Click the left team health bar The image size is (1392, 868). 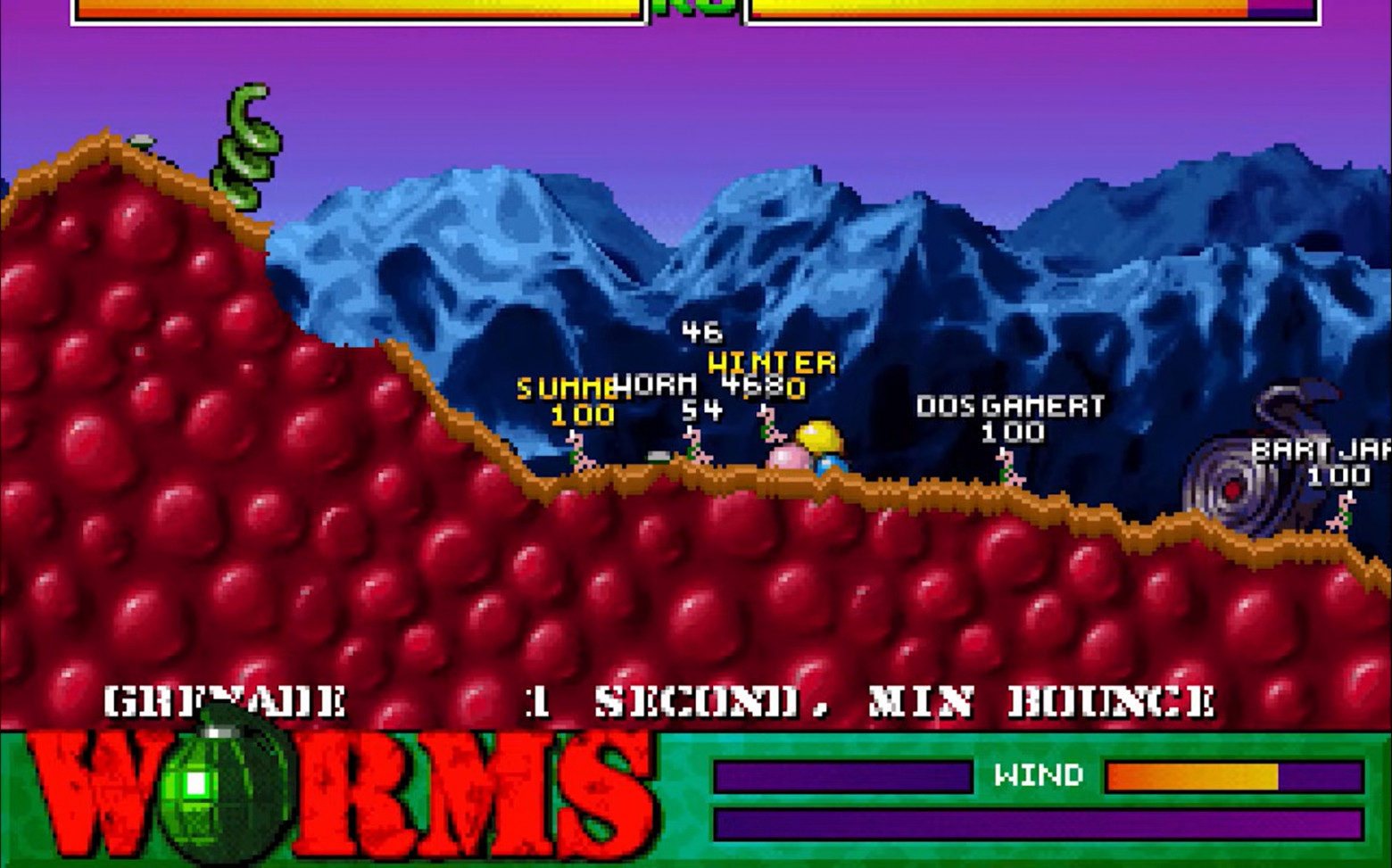357,9
